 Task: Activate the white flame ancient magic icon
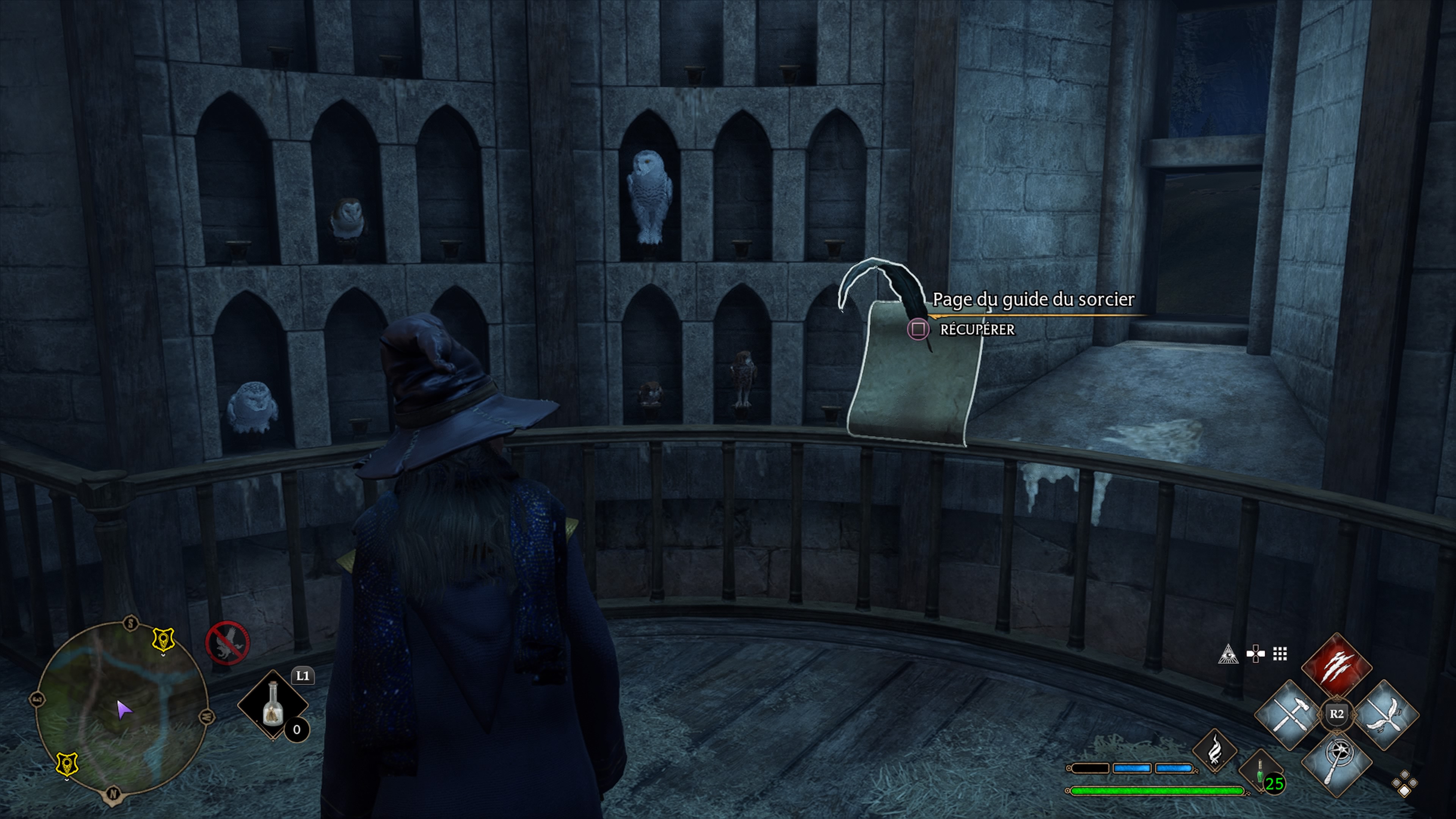(1214, 750)
